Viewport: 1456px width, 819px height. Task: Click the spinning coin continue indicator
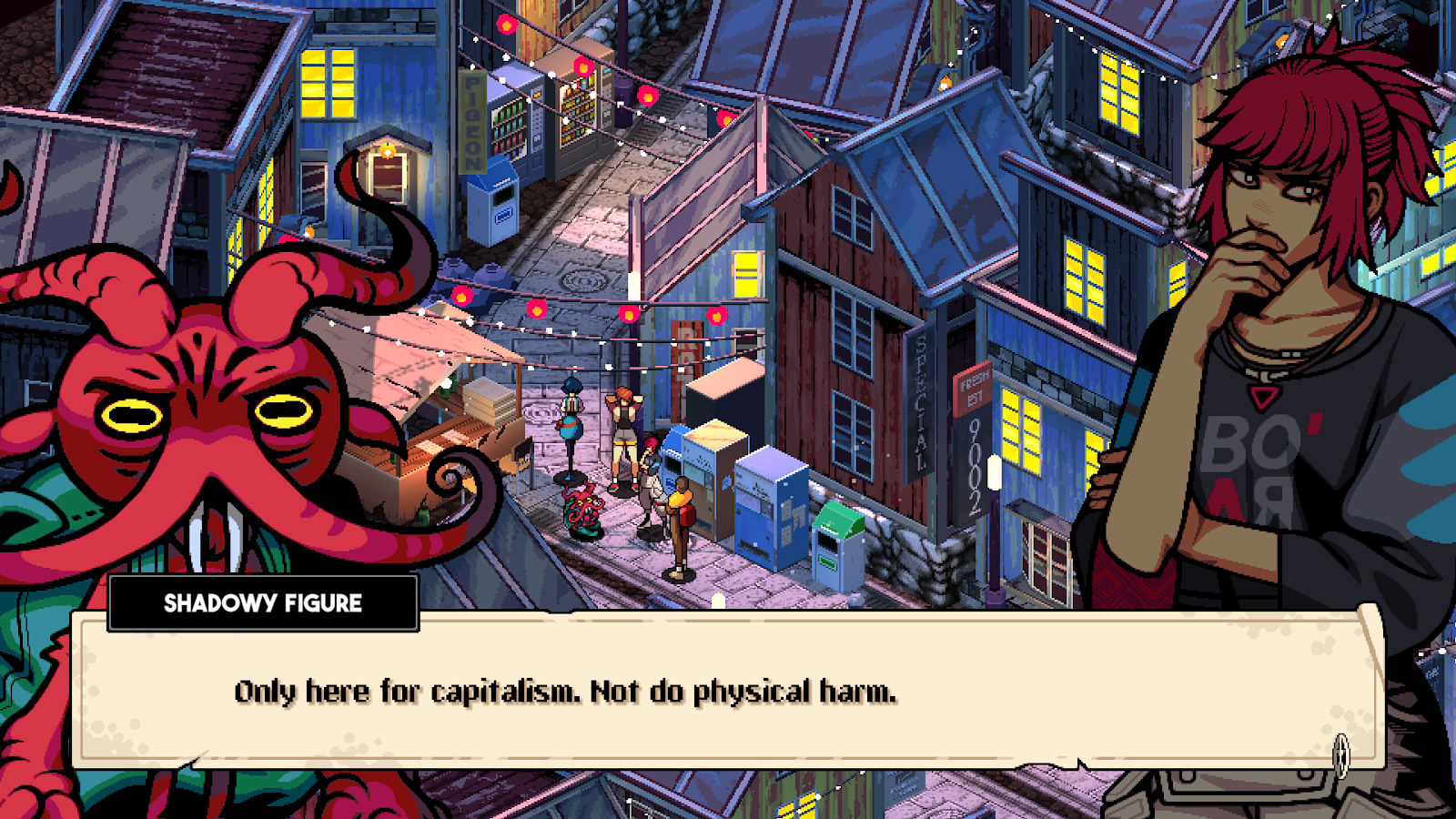(x=1340, y=753)
